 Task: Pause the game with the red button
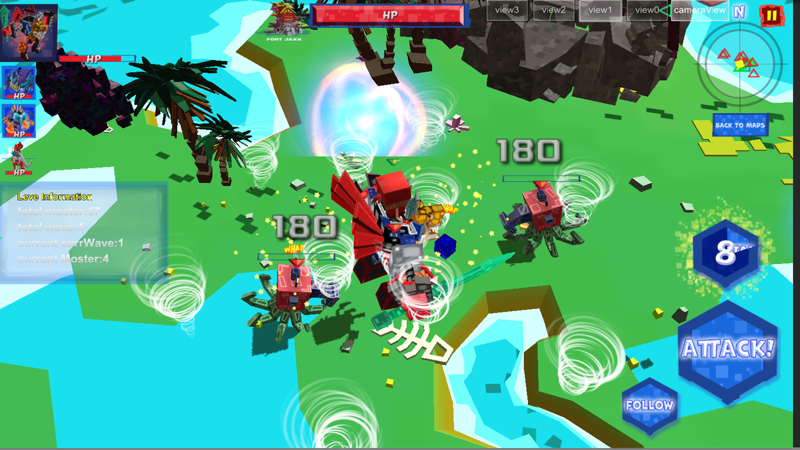tap(771, 14)
